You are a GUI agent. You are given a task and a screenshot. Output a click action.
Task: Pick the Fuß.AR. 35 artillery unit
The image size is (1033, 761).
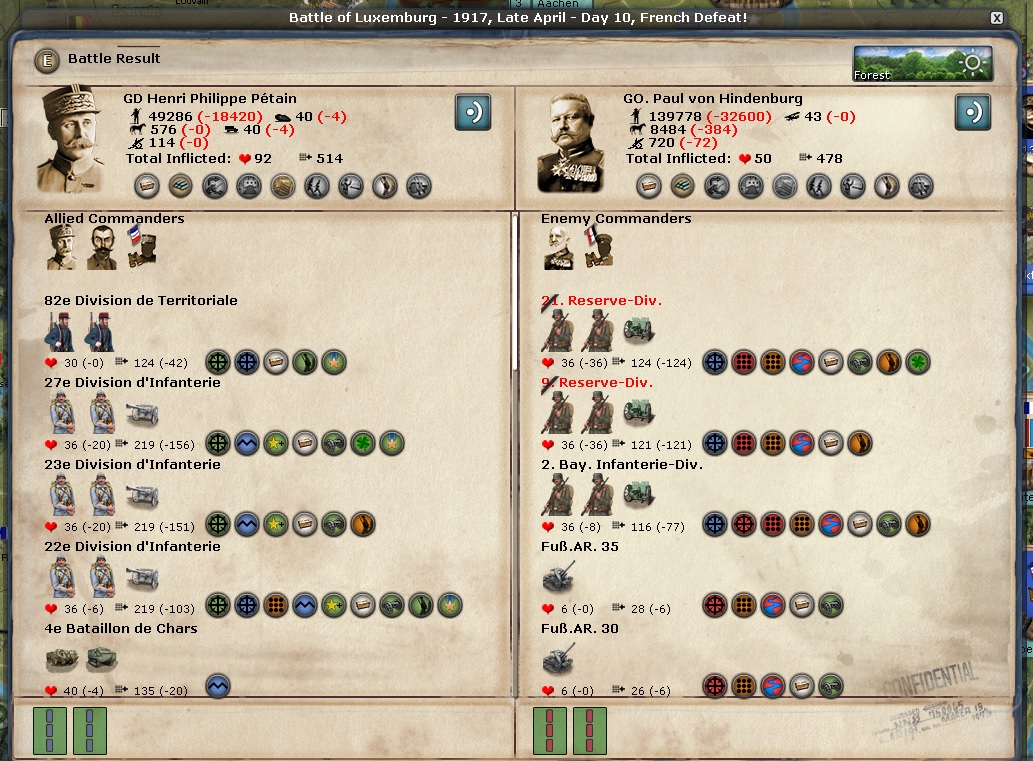coord(579,547)
